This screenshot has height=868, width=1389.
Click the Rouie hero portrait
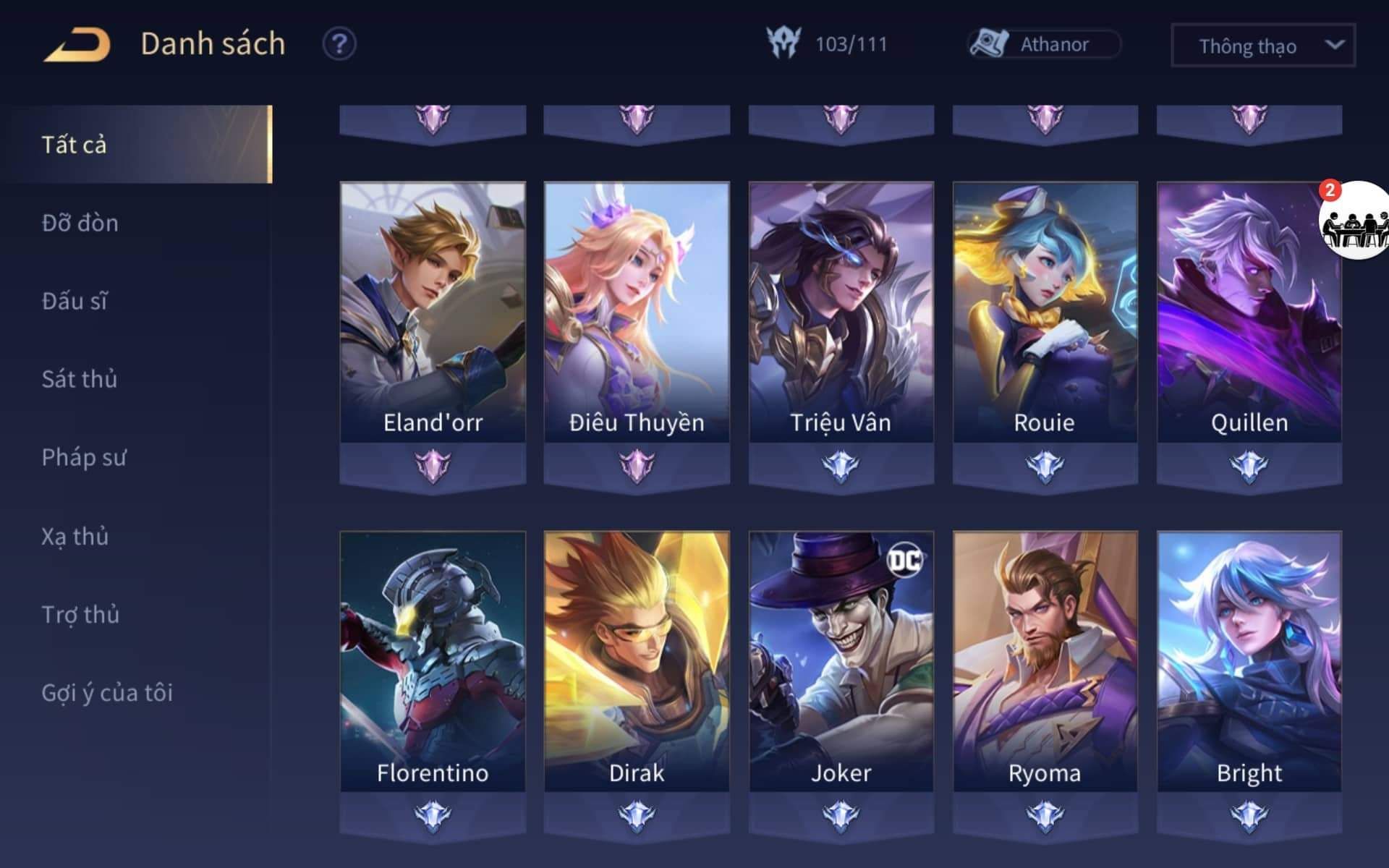pos(1045,312)
